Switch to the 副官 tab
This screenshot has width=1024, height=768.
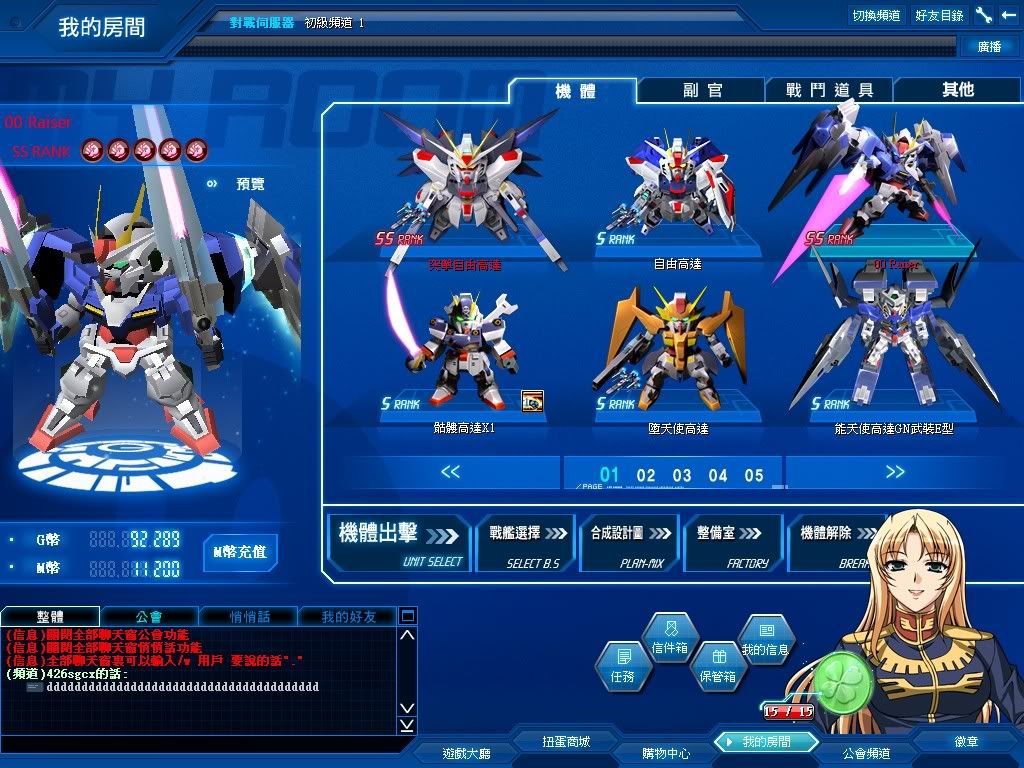702,90
